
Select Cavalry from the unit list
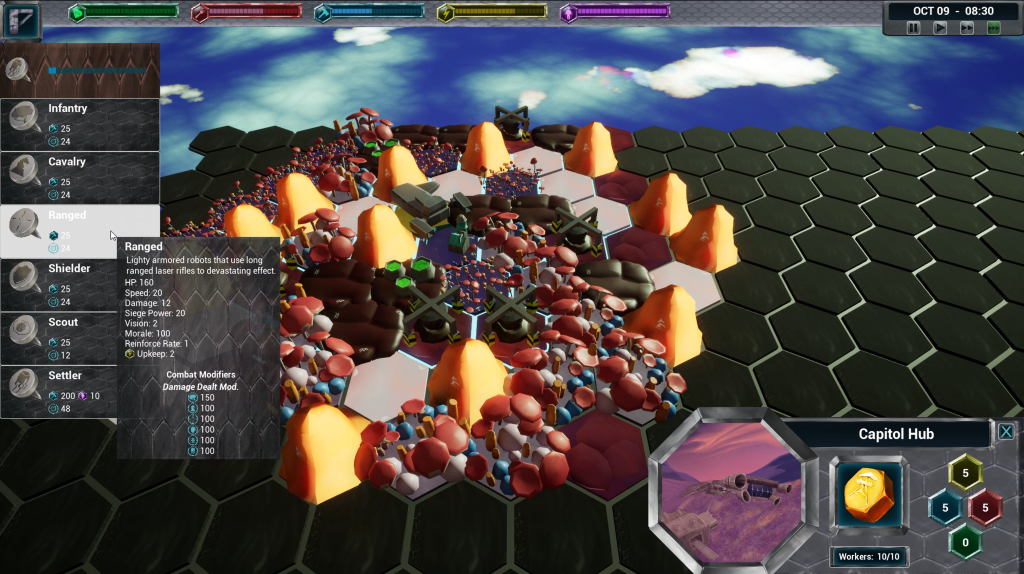(x=80, y=178)
